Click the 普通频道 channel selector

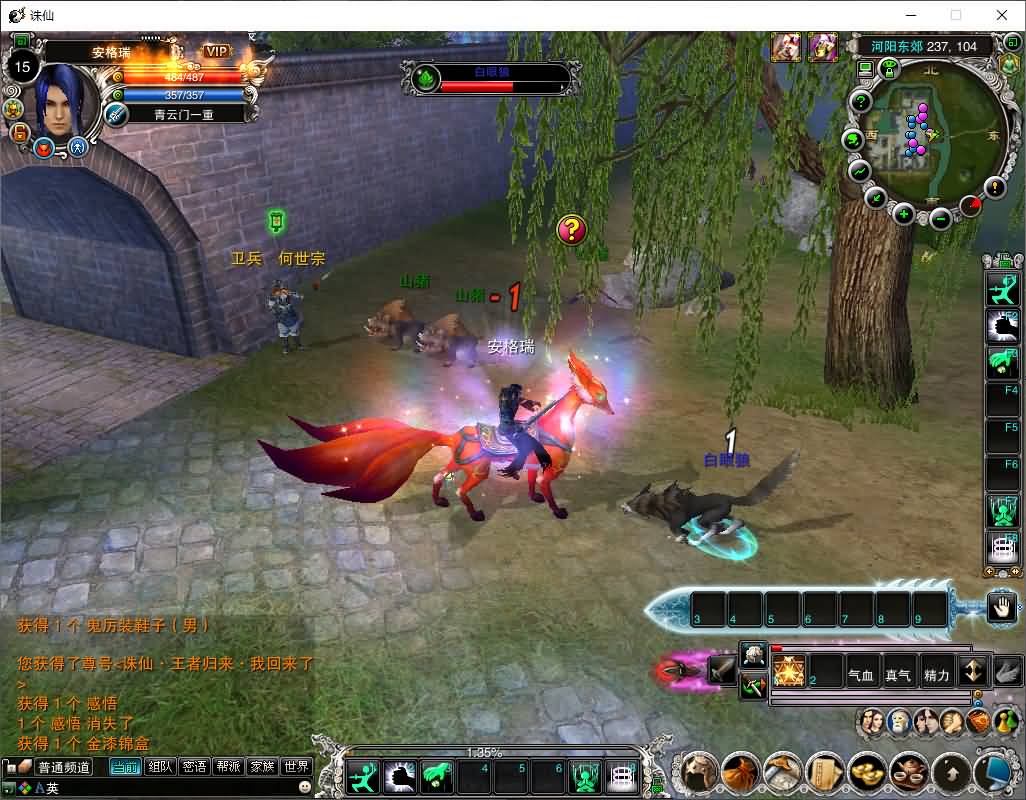point(64,767)
